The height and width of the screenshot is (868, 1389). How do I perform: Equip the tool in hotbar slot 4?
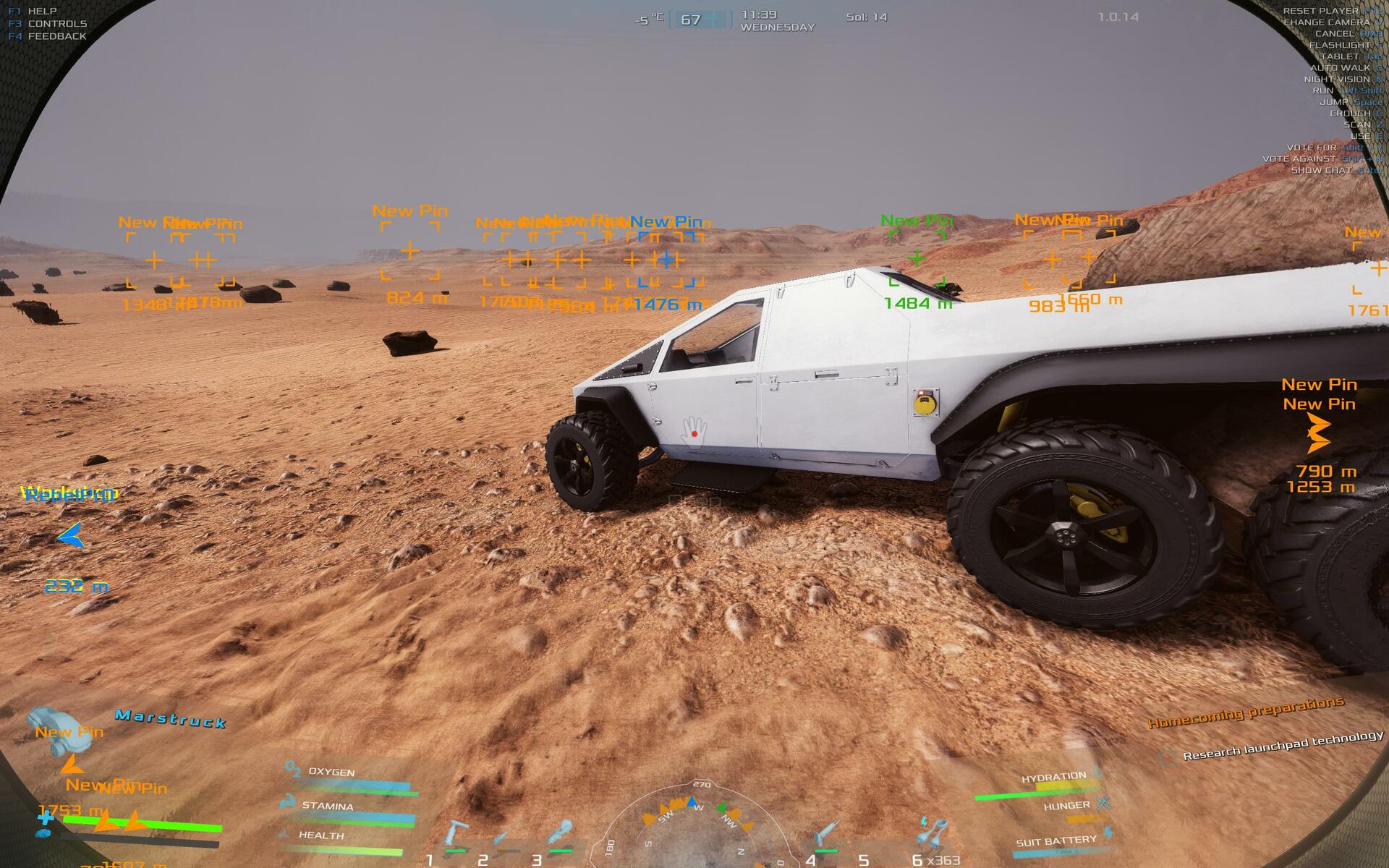click(x=826, y=835)
